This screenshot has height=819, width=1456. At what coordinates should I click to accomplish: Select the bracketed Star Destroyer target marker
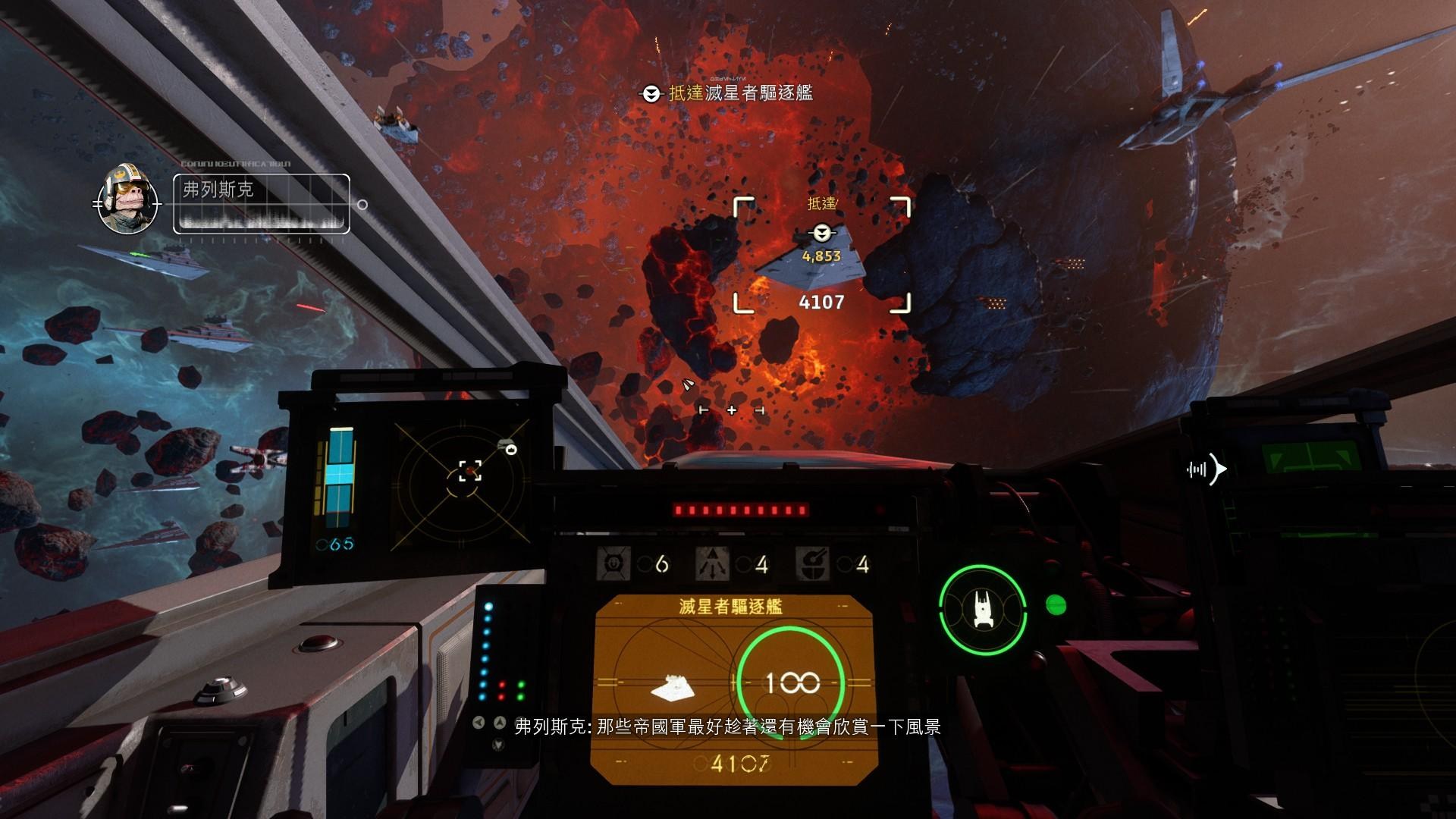[821, 255]
